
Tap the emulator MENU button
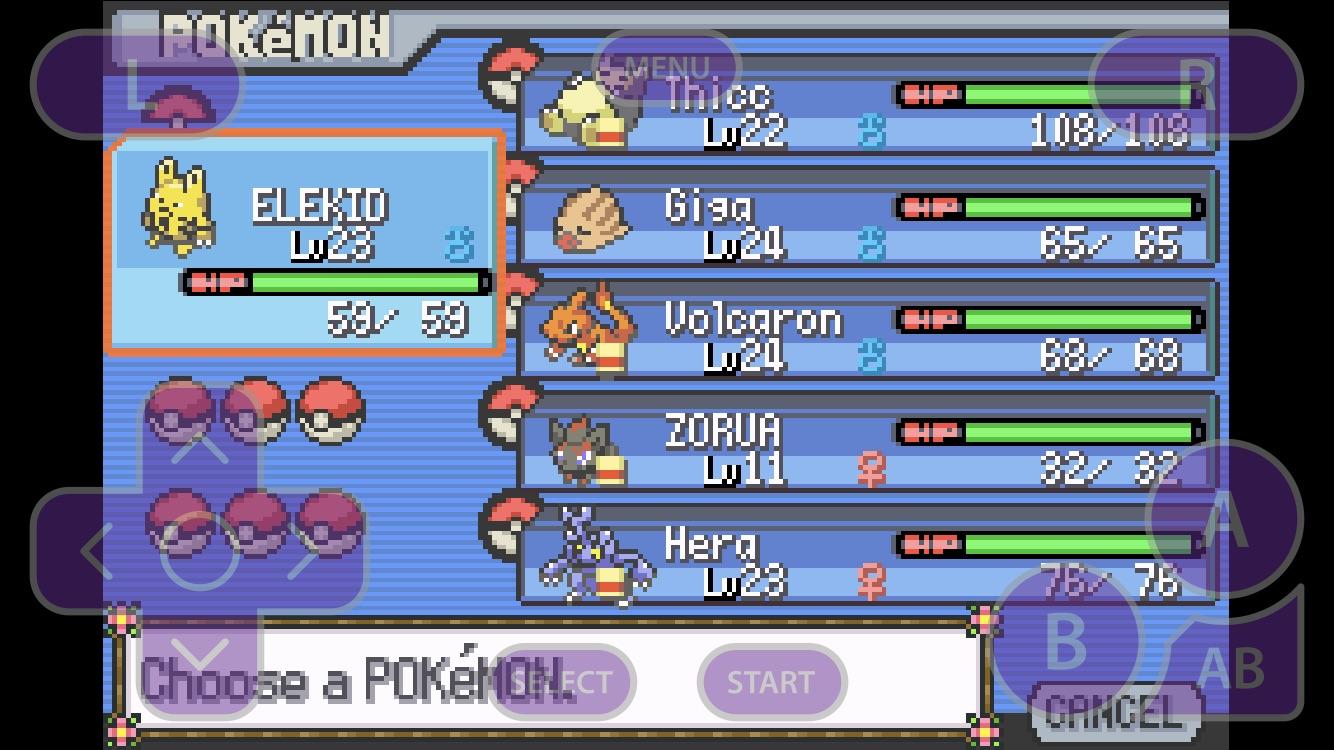(x=666, y=68)
